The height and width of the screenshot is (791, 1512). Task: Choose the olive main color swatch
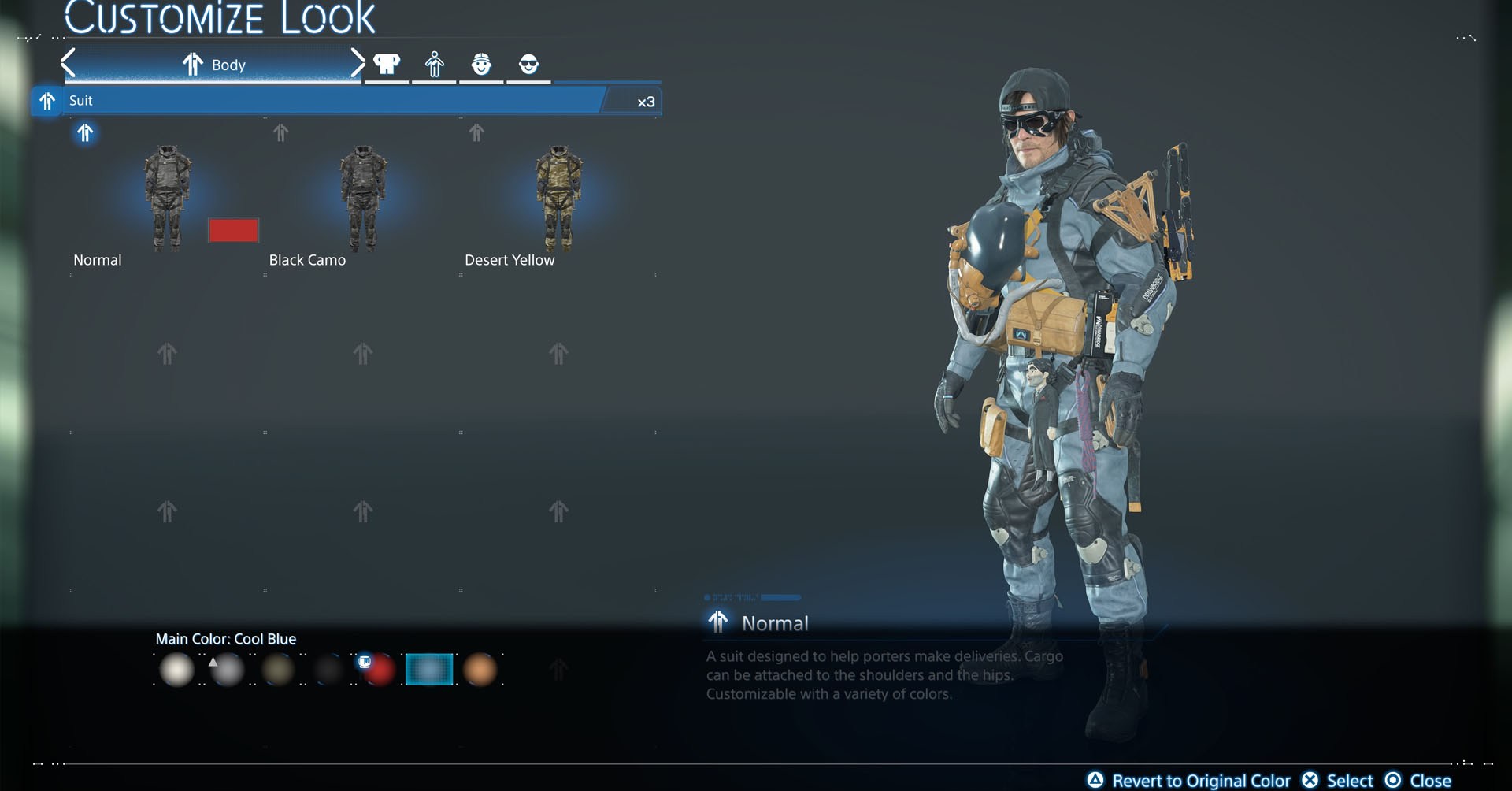point(277,670)
